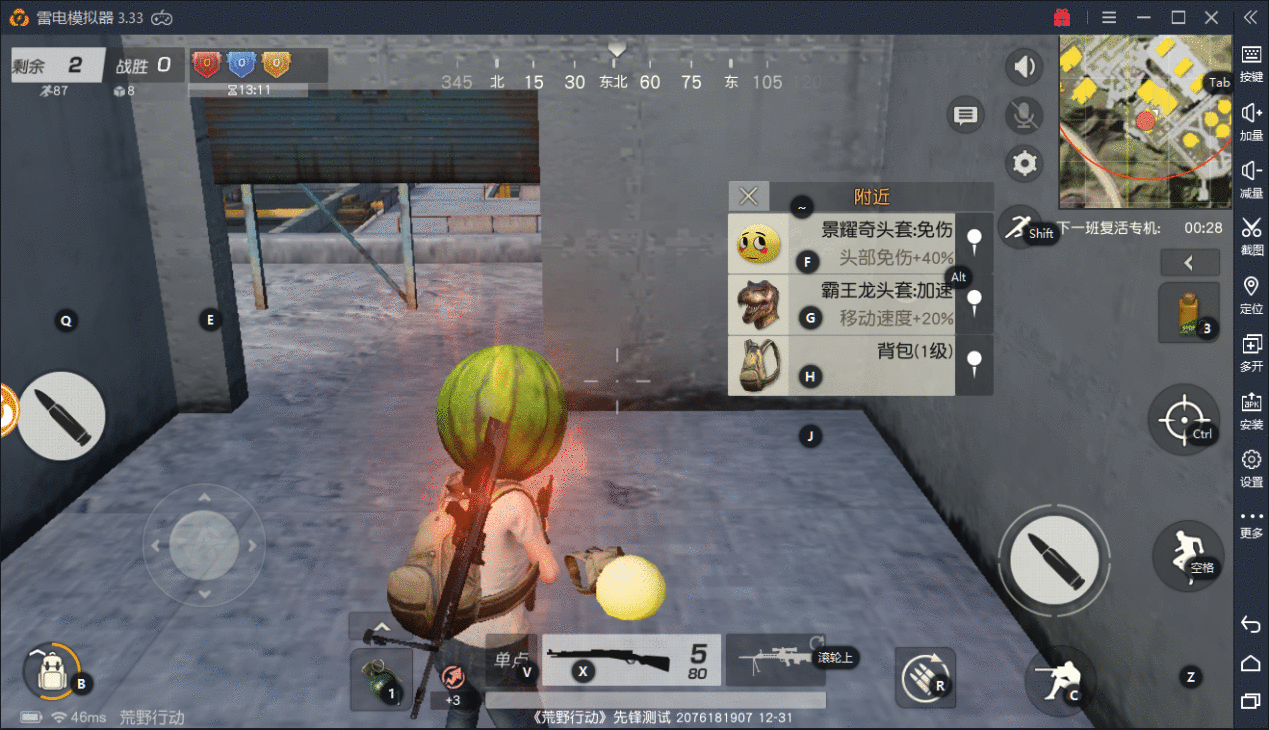Open the minimap

(x=1145, y=120)
